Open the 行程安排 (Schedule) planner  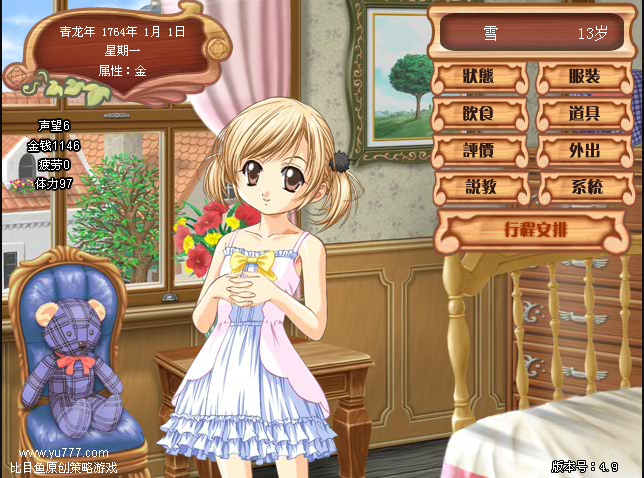tap(527, 231)
